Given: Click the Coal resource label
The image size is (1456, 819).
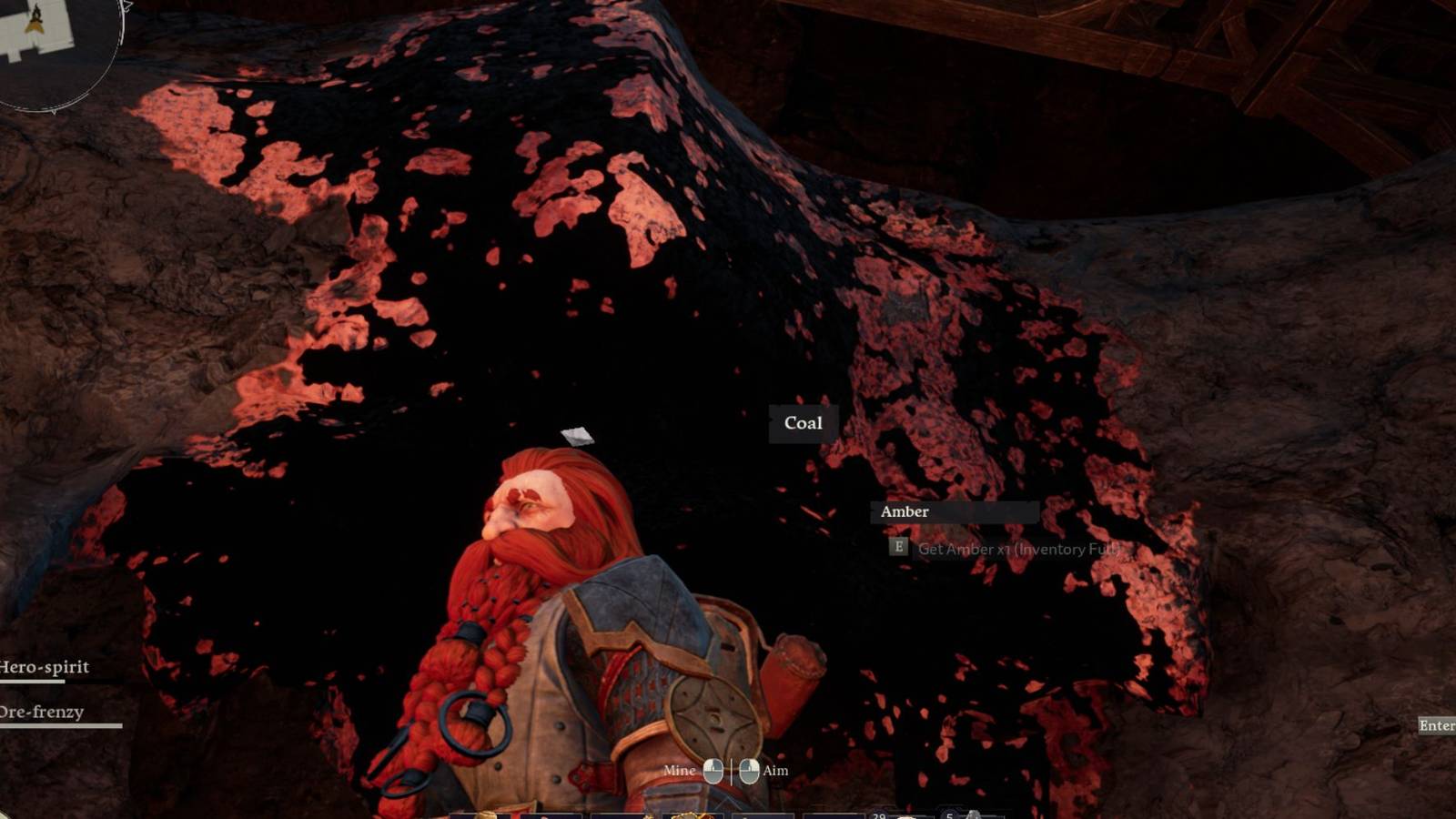Looking at the screenshot, I should pos(802,423).
